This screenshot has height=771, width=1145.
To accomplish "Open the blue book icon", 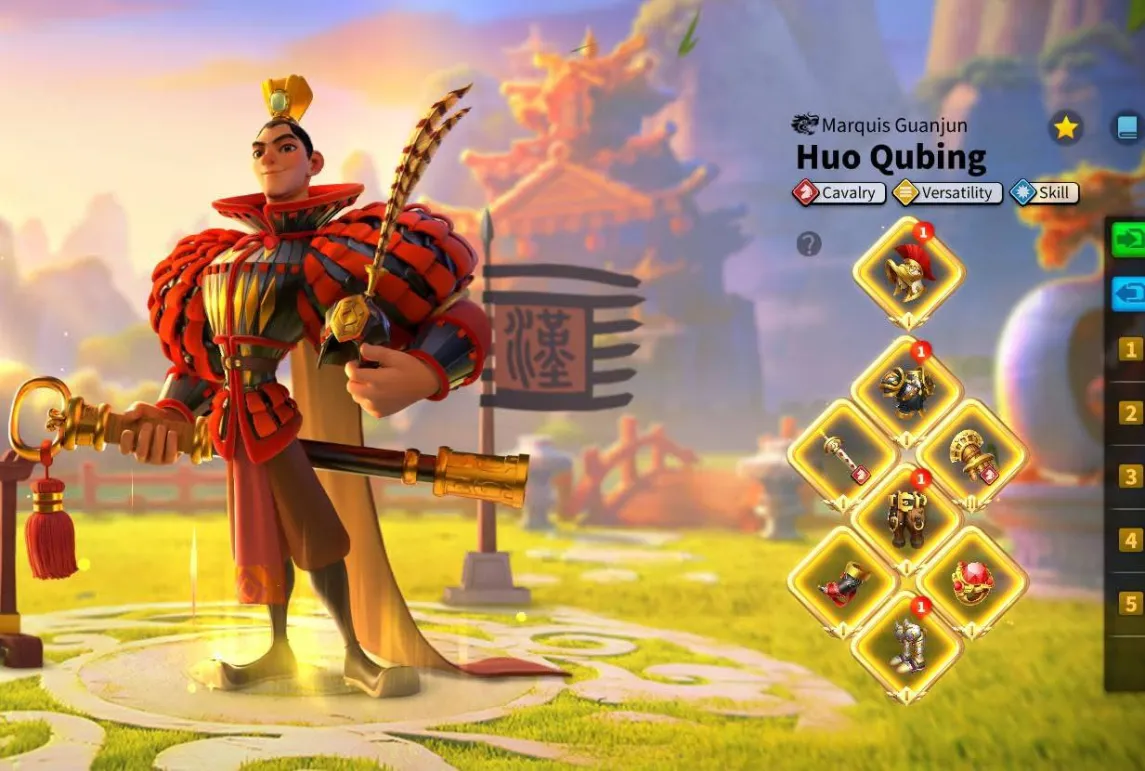I will [x=1128, y=128].
